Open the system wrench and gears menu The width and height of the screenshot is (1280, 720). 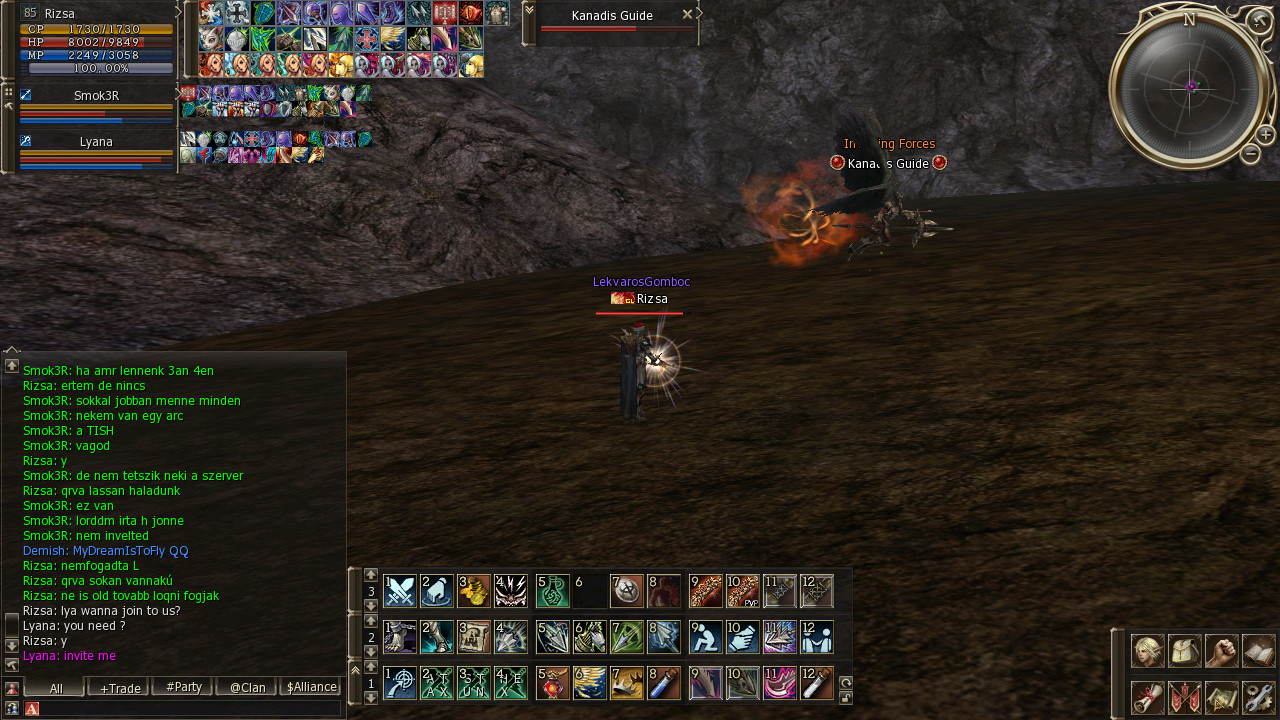1258,697
